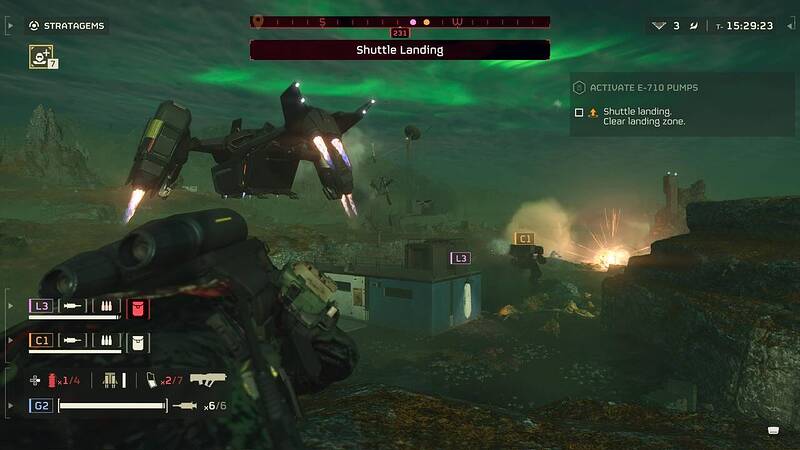800x450 pixels.
Task: Select the reinforce stratagem icon
Action: (x=42, y=57)
